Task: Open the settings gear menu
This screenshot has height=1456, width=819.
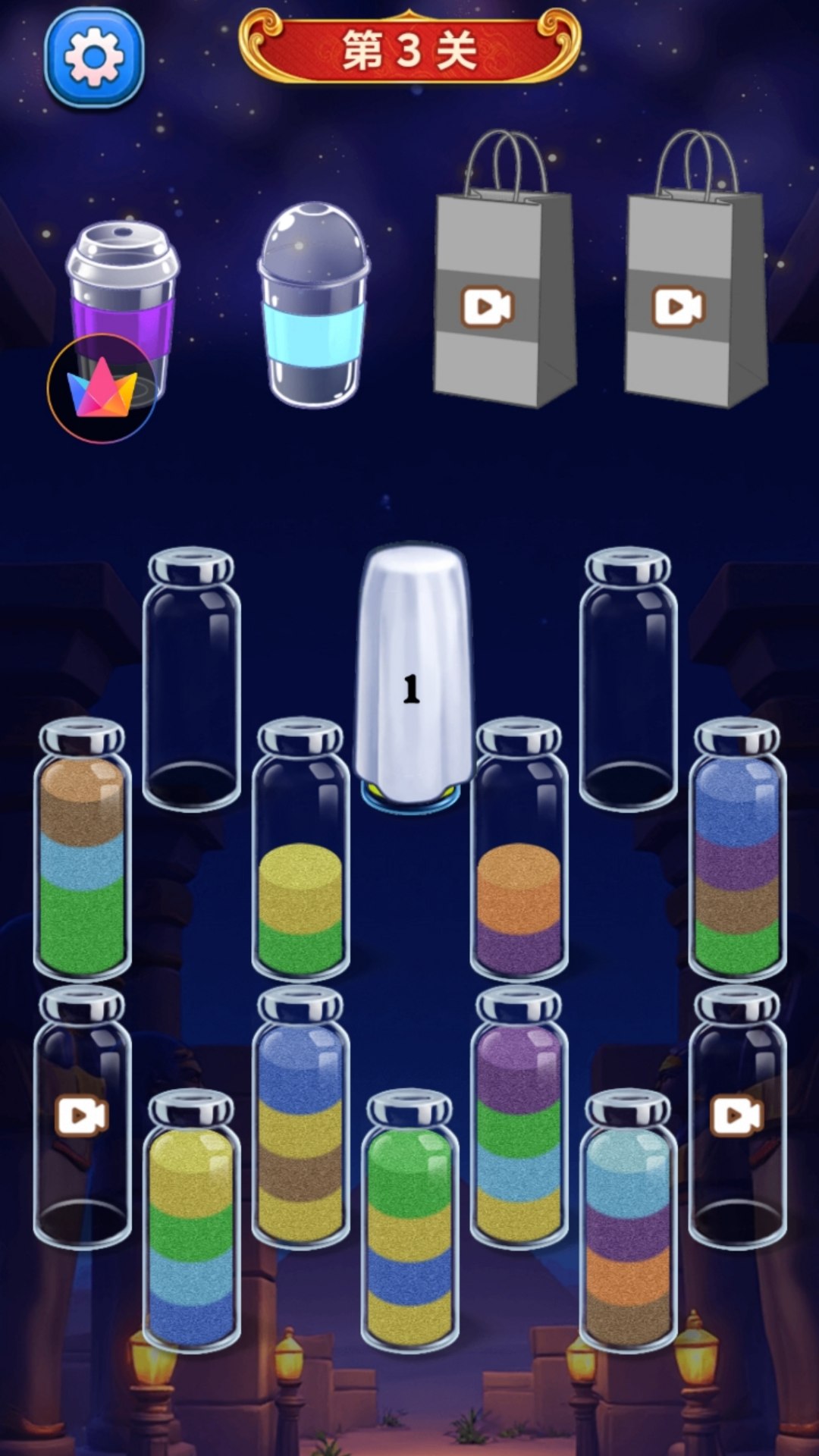Action: (94, 58)
